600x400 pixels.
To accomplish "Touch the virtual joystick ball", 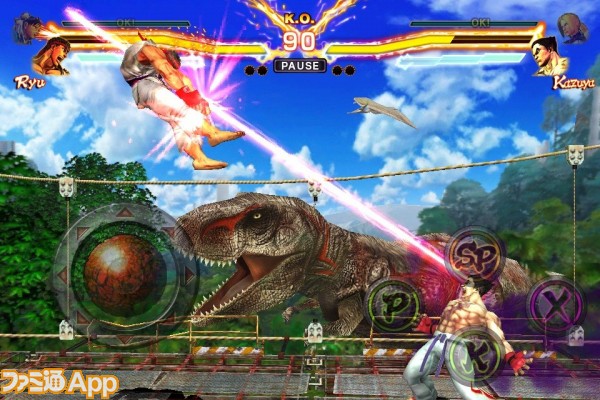I will (118, 267).
